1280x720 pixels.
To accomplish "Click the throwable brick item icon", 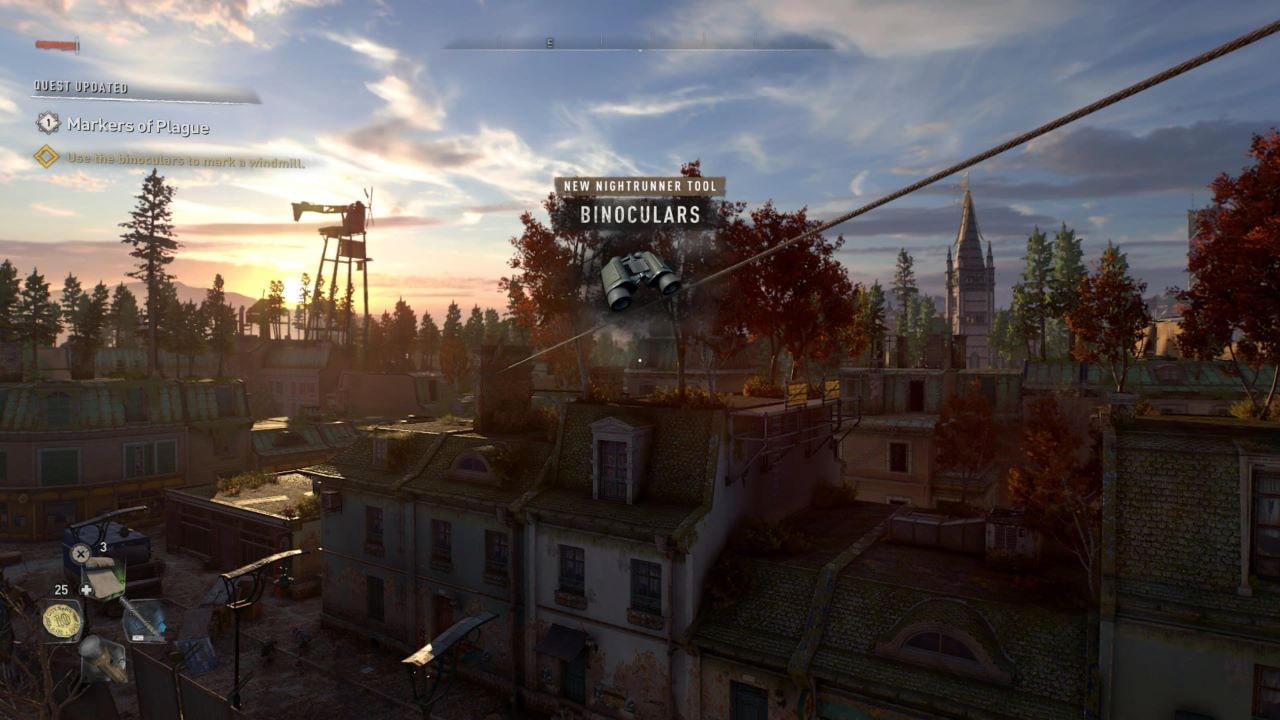I will tap(100, 659).
